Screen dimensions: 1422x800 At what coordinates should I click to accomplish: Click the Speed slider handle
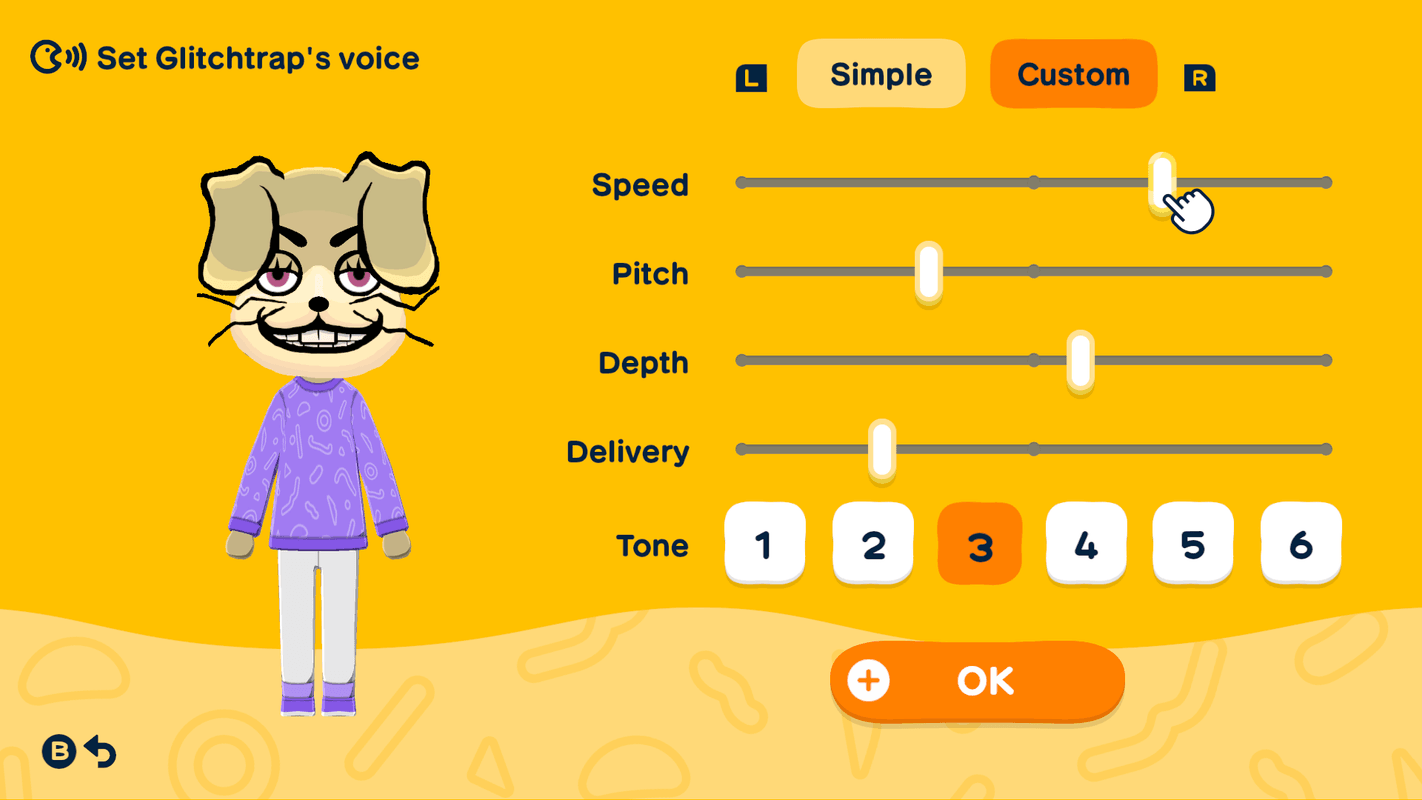coord(1161,182)
